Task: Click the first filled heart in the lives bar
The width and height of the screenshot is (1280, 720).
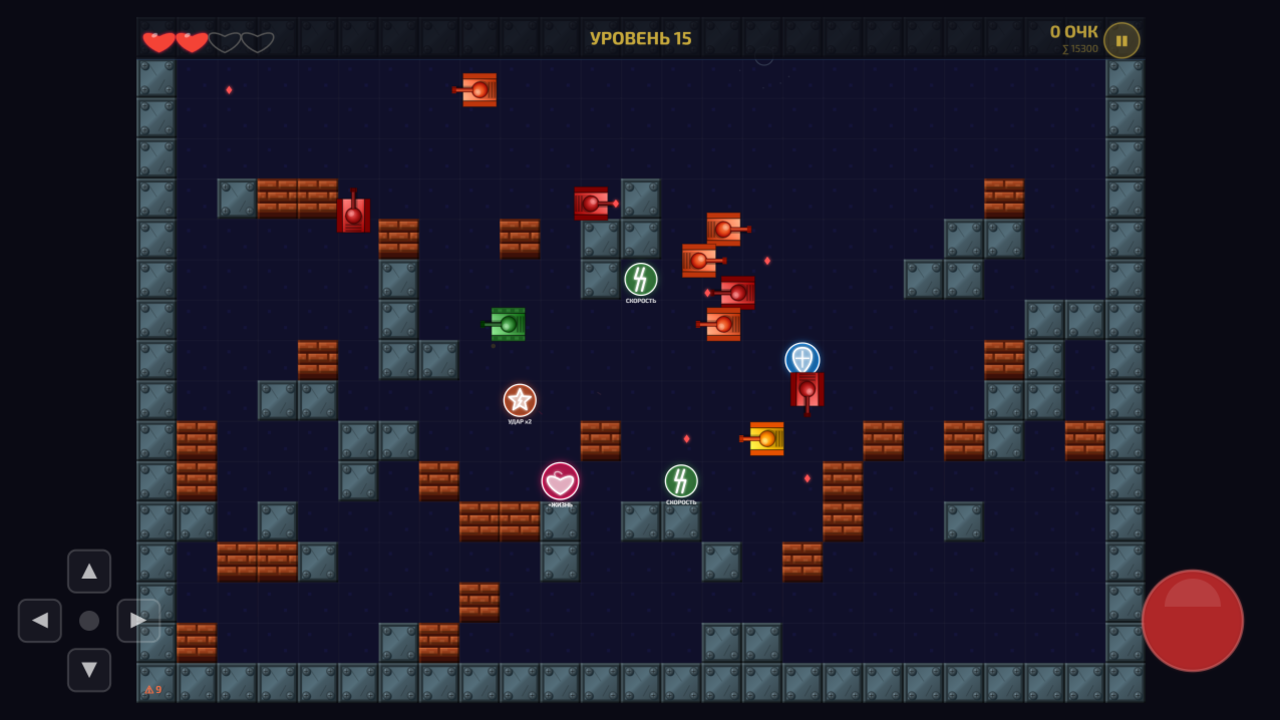Action: click(158, 41)
